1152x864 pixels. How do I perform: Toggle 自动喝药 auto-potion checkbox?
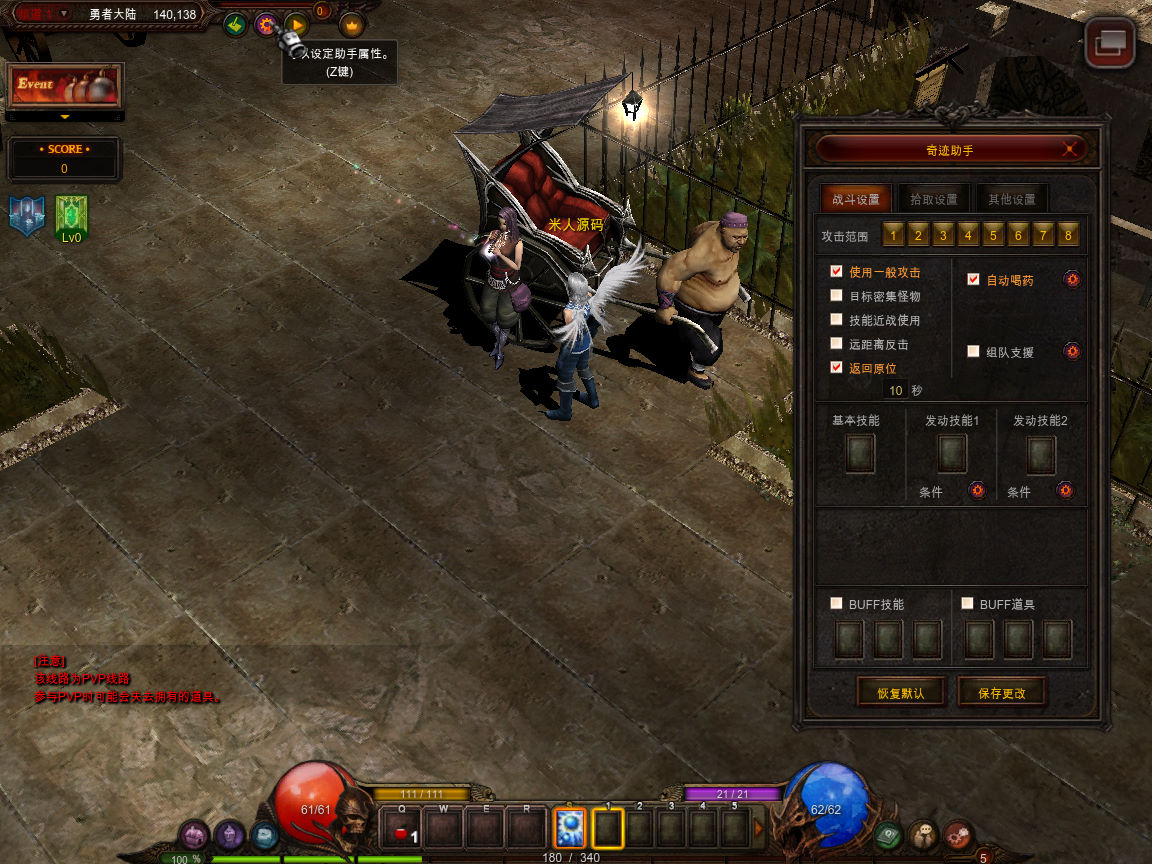(973, 279)
